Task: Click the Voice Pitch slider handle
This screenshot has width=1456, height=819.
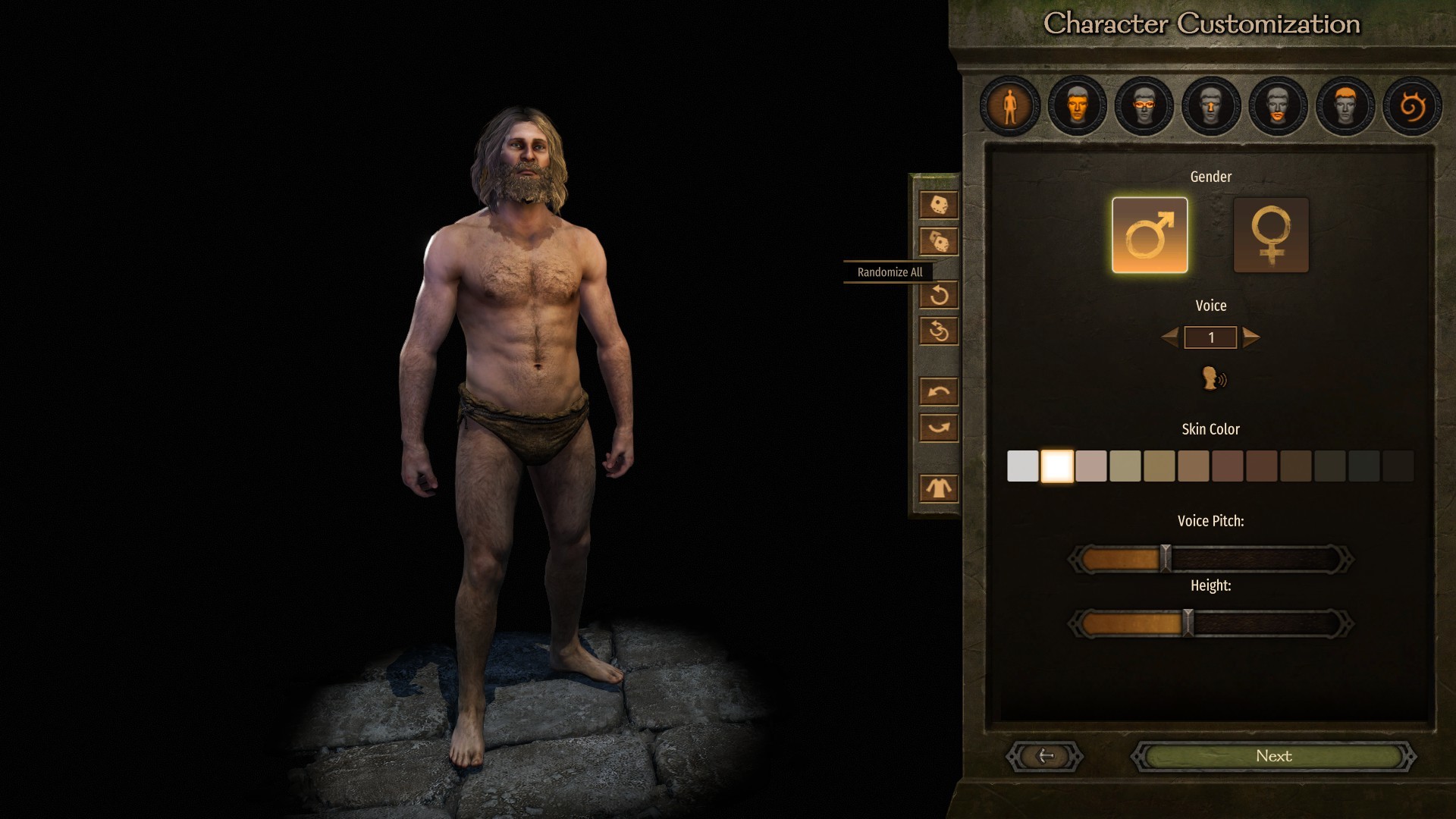Action: [1166, 559]
